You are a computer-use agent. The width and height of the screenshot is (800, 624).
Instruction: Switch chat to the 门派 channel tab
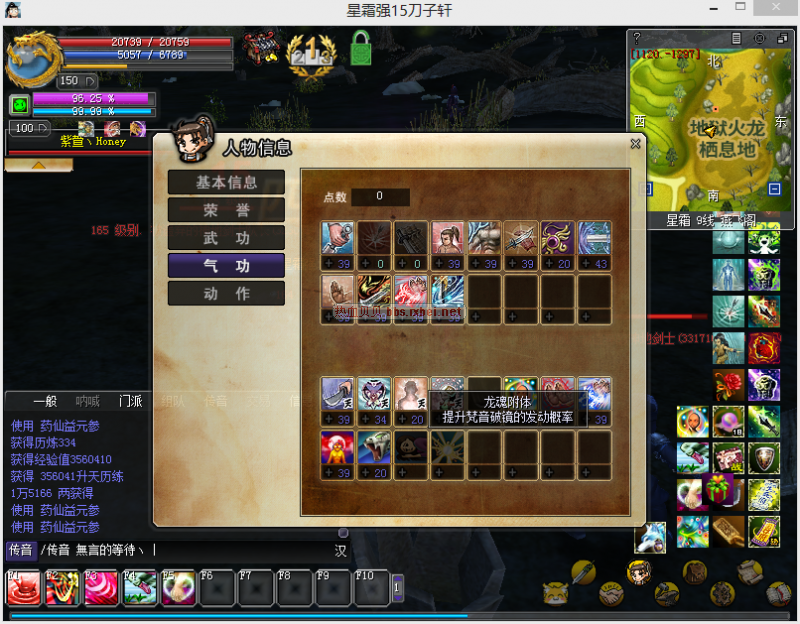tap(130, 401)
